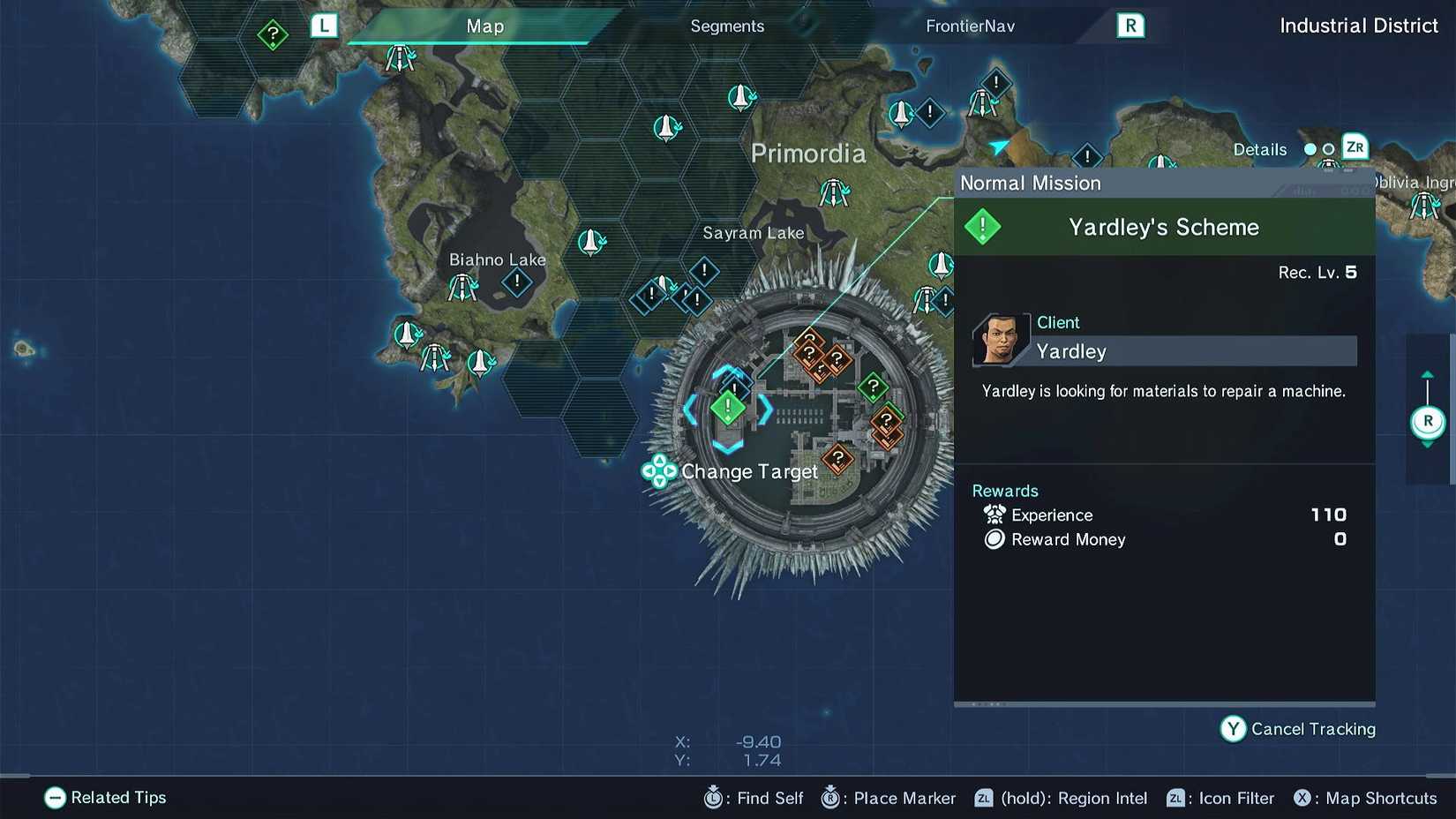Screen dimensions: 1456x819
Task: Click the green ? marker at the map's top left
Action: [x=273, y=34]
